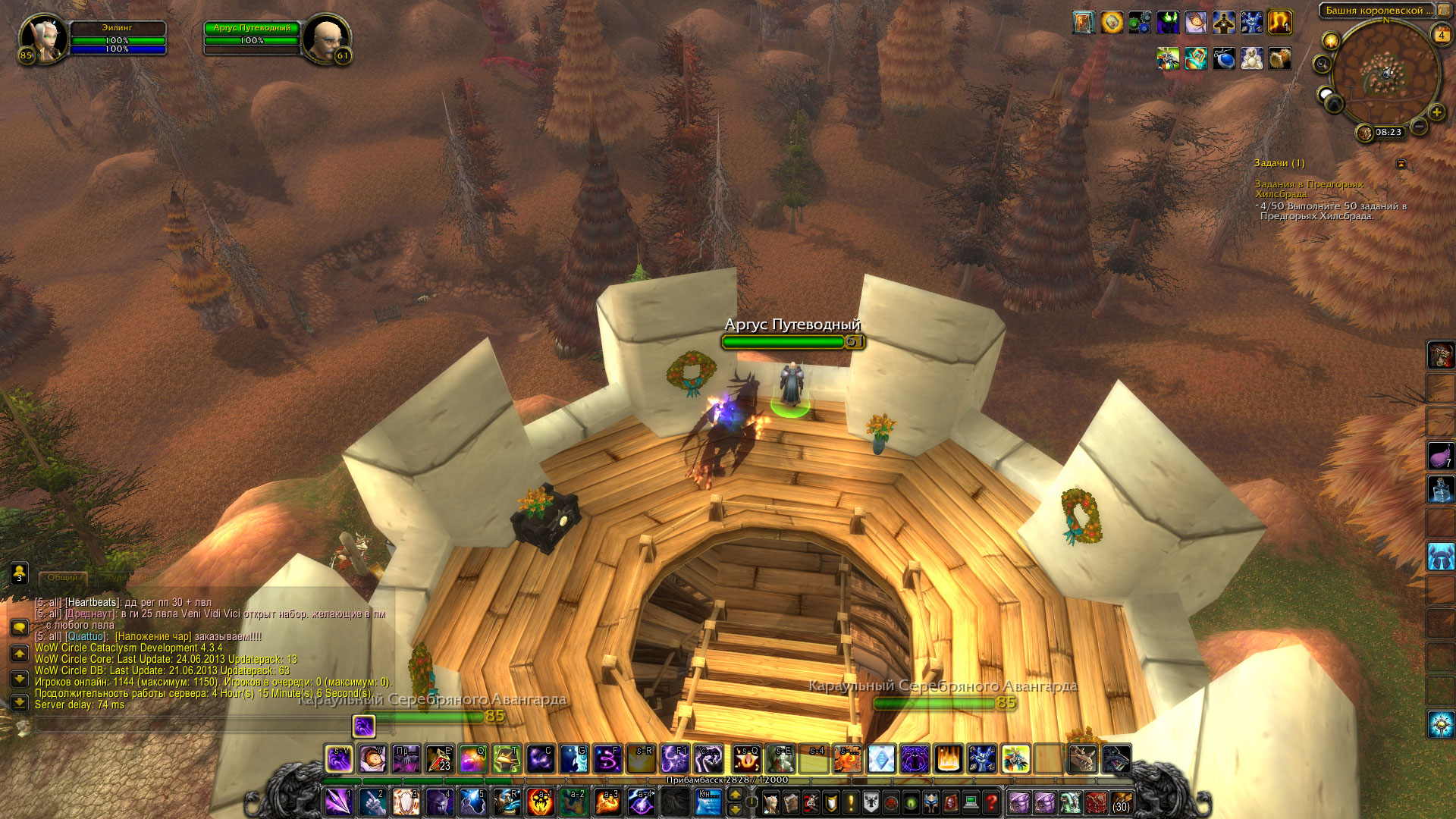Use the ability marked with count 23
This screenshot has height=819, width=1456.
(439, 758)
